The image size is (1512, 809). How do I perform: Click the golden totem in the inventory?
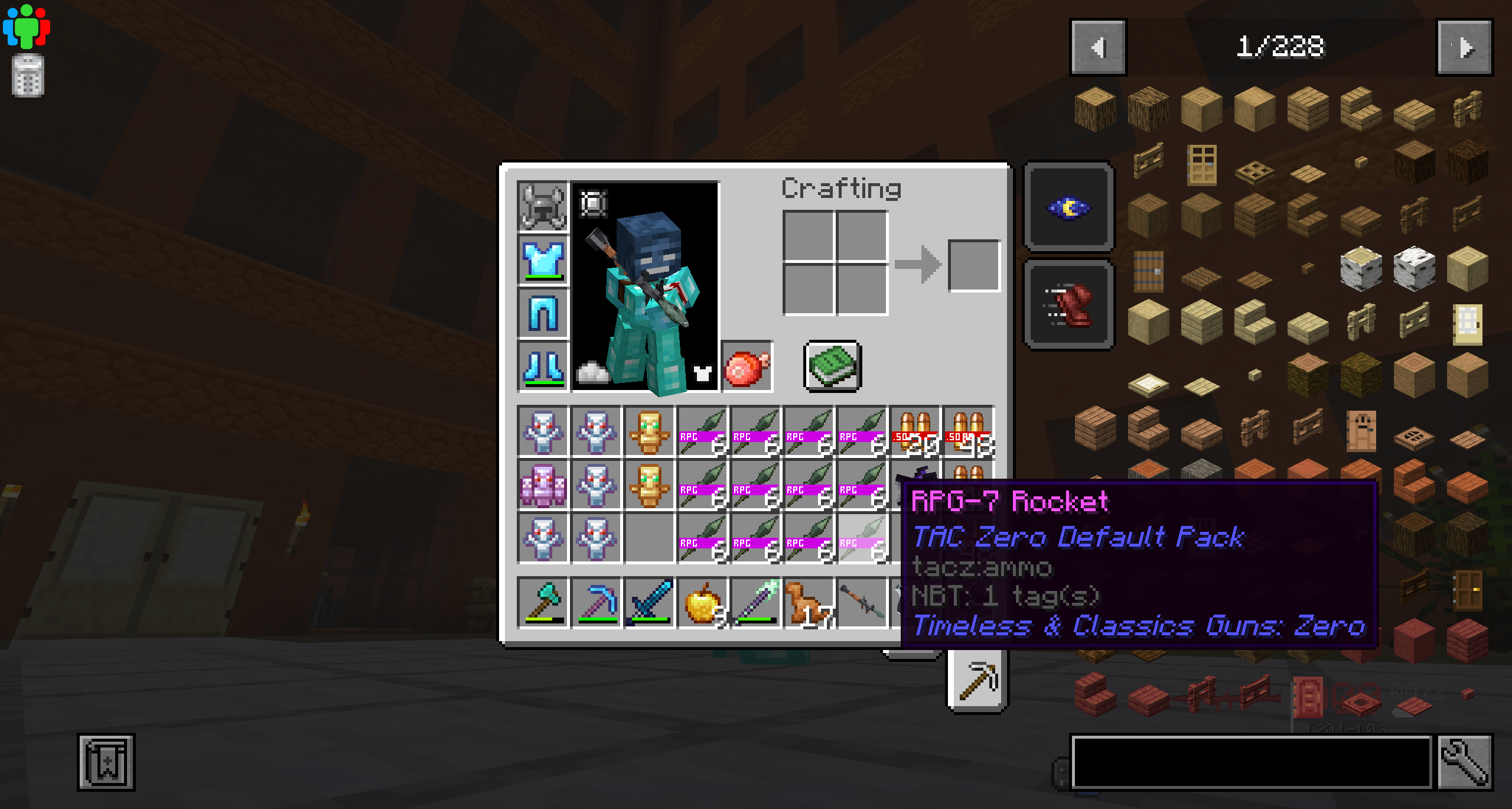click(649, 433)
